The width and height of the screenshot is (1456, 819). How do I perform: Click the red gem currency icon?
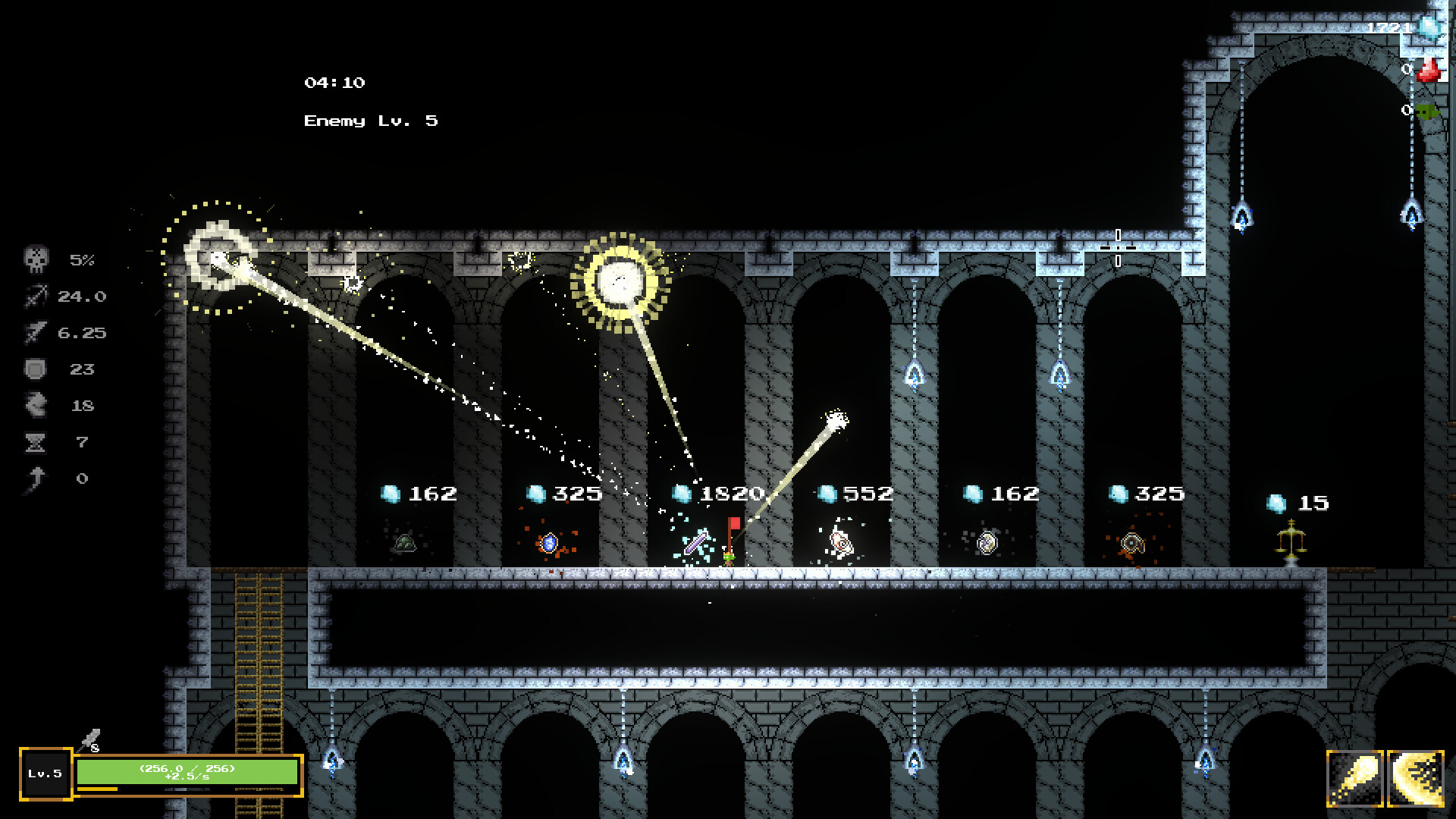click(x=1429, y=71)
